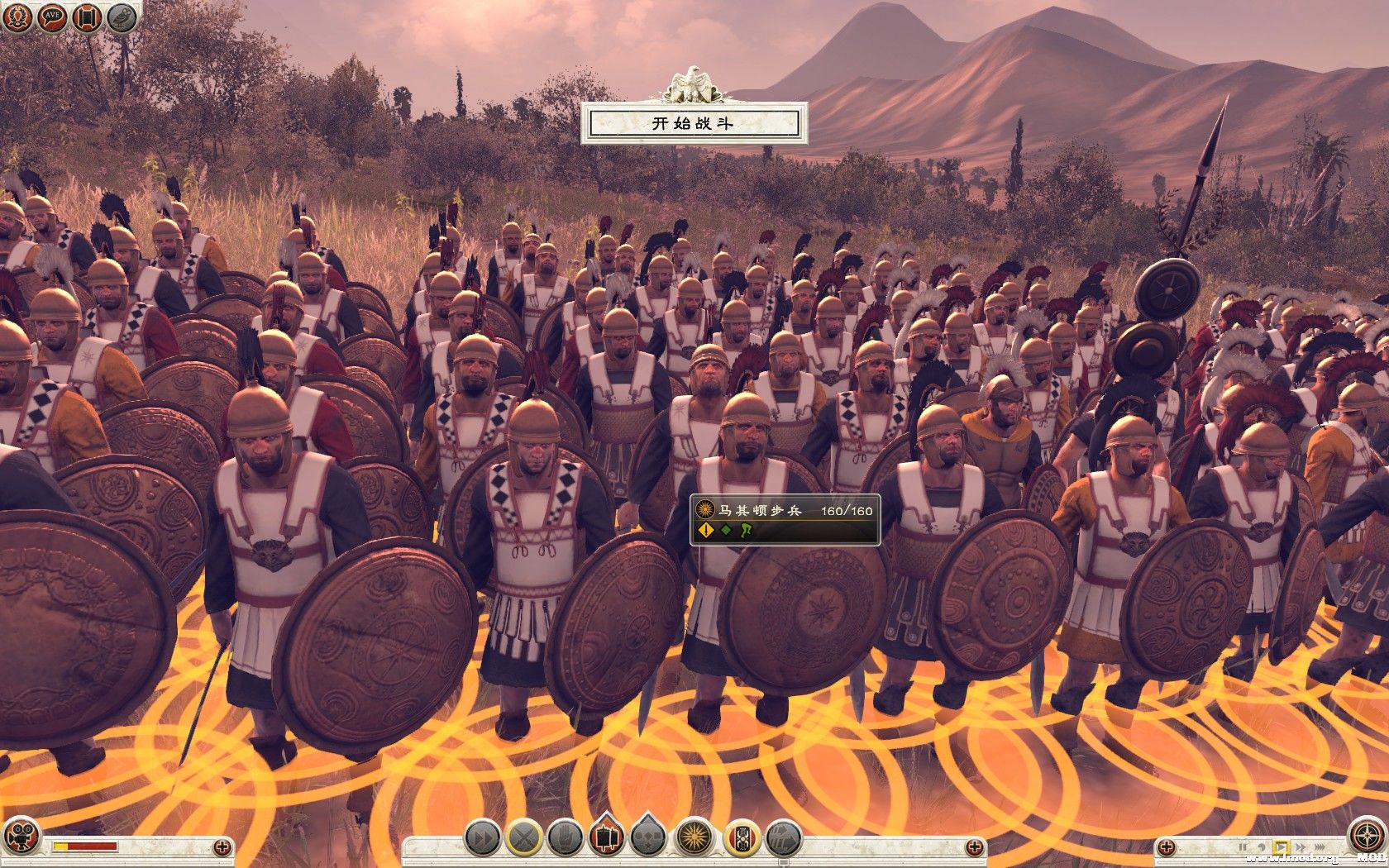Click the grey owl advisor icon
Image resolution: width=1389 pixels, height=868 pixels.
click(x=122, y=17)
